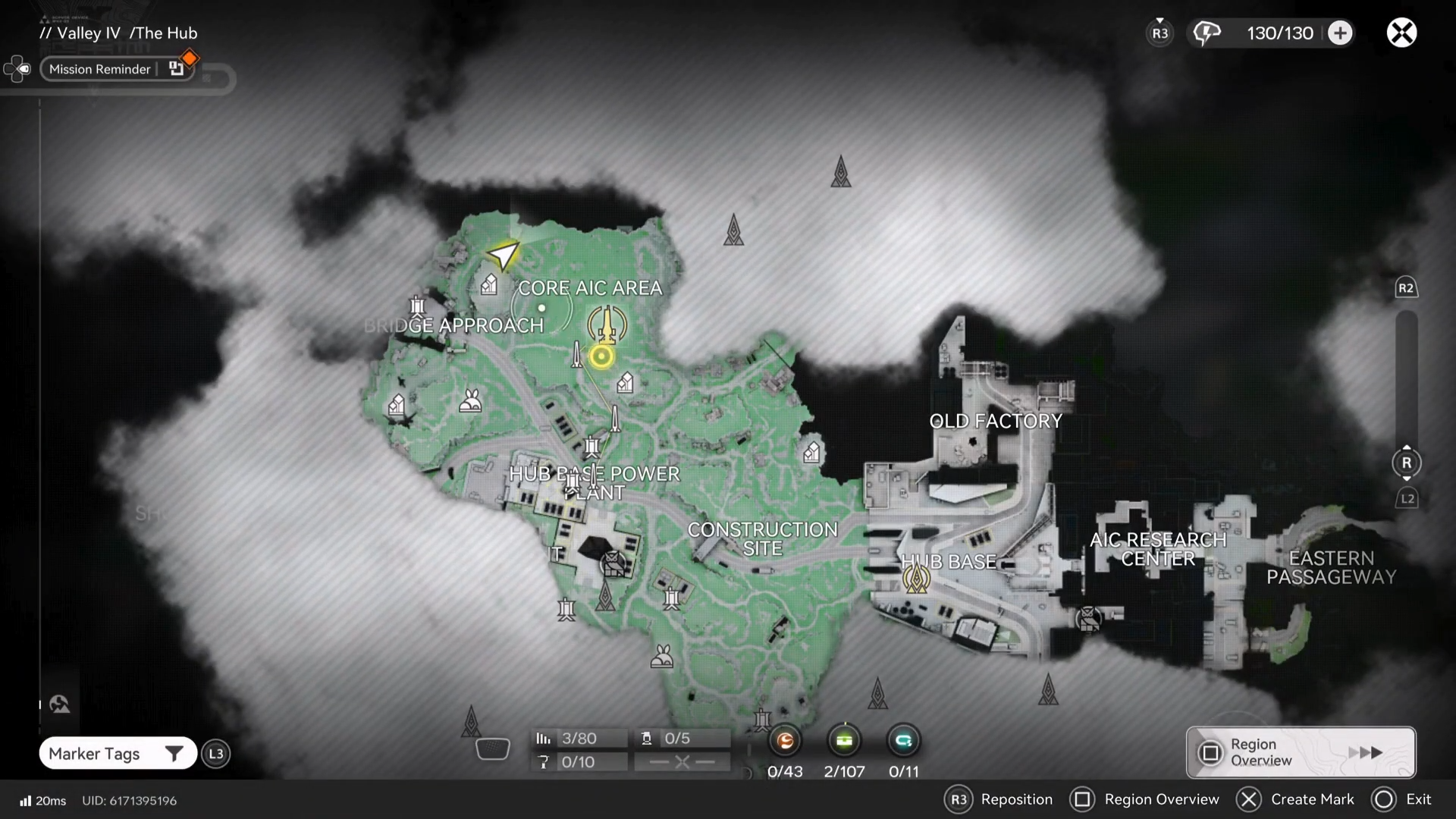Open the Marker Tags filter
The width and height of the screenshot is (1456, 819).
point(118,754)
